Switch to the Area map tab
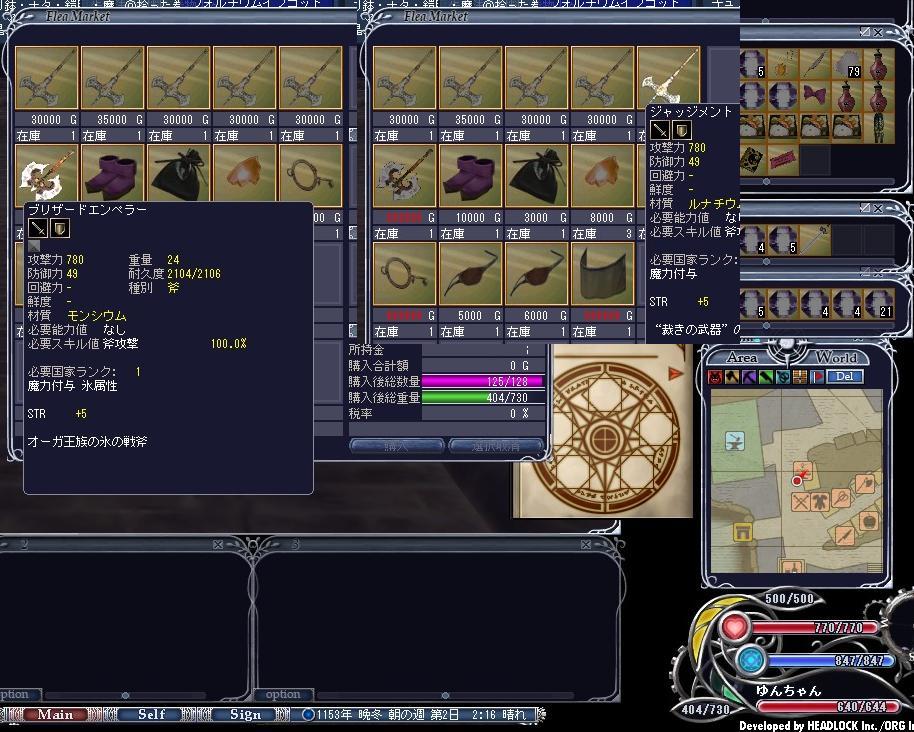 pyautogui.click(x=742, y=357)
